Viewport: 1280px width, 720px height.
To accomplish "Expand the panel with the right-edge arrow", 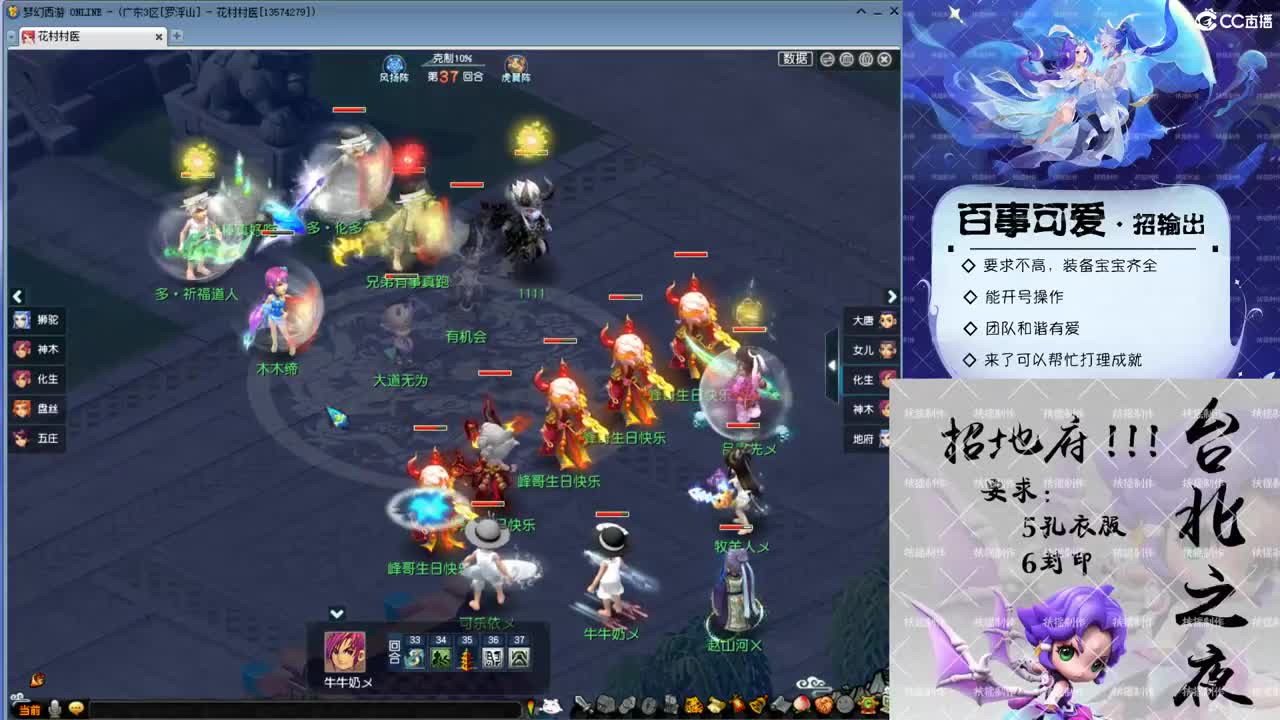I will (891, 296).
